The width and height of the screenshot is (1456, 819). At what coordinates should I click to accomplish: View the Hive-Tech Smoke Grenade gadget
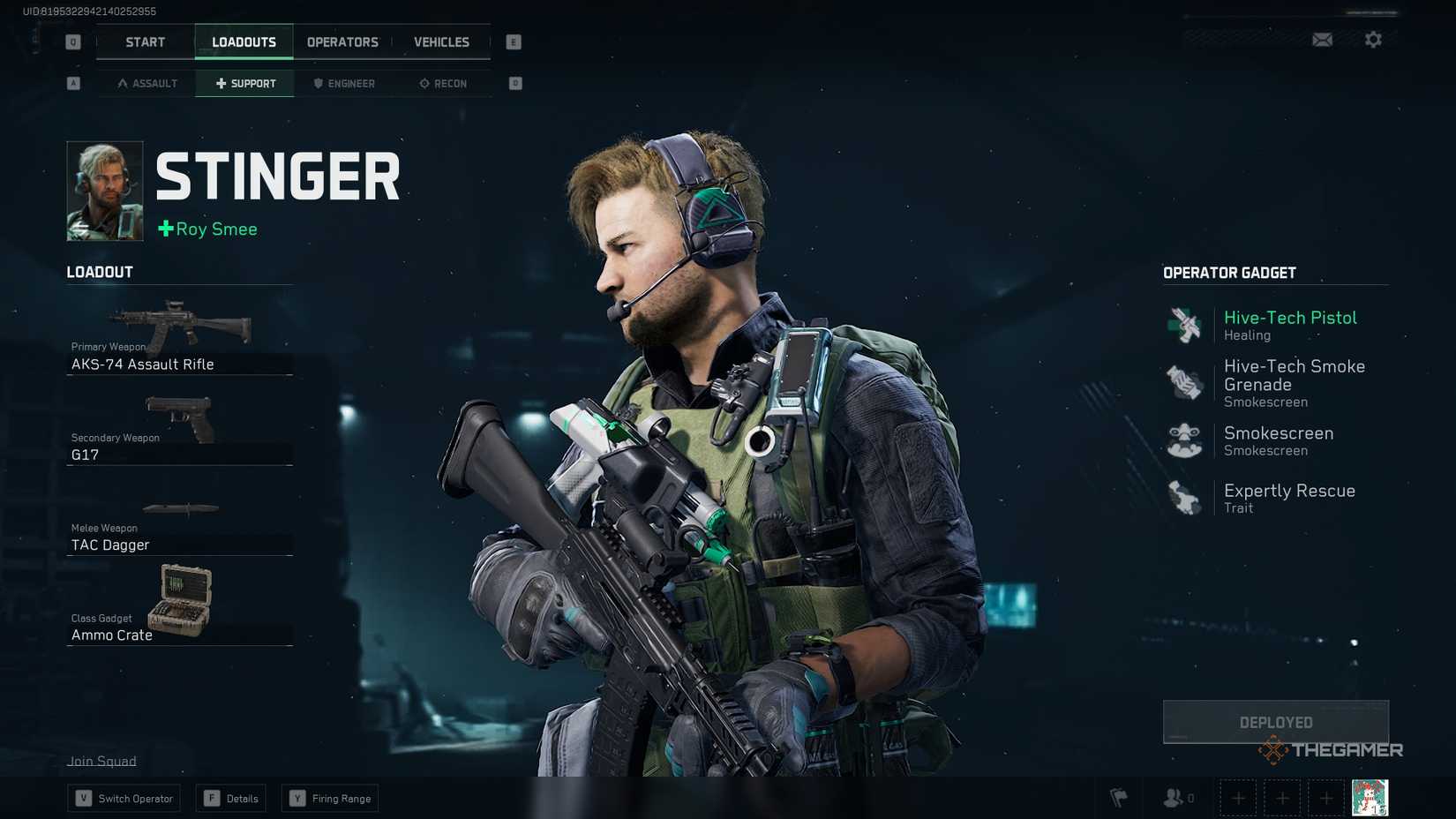coord(1275,383)
